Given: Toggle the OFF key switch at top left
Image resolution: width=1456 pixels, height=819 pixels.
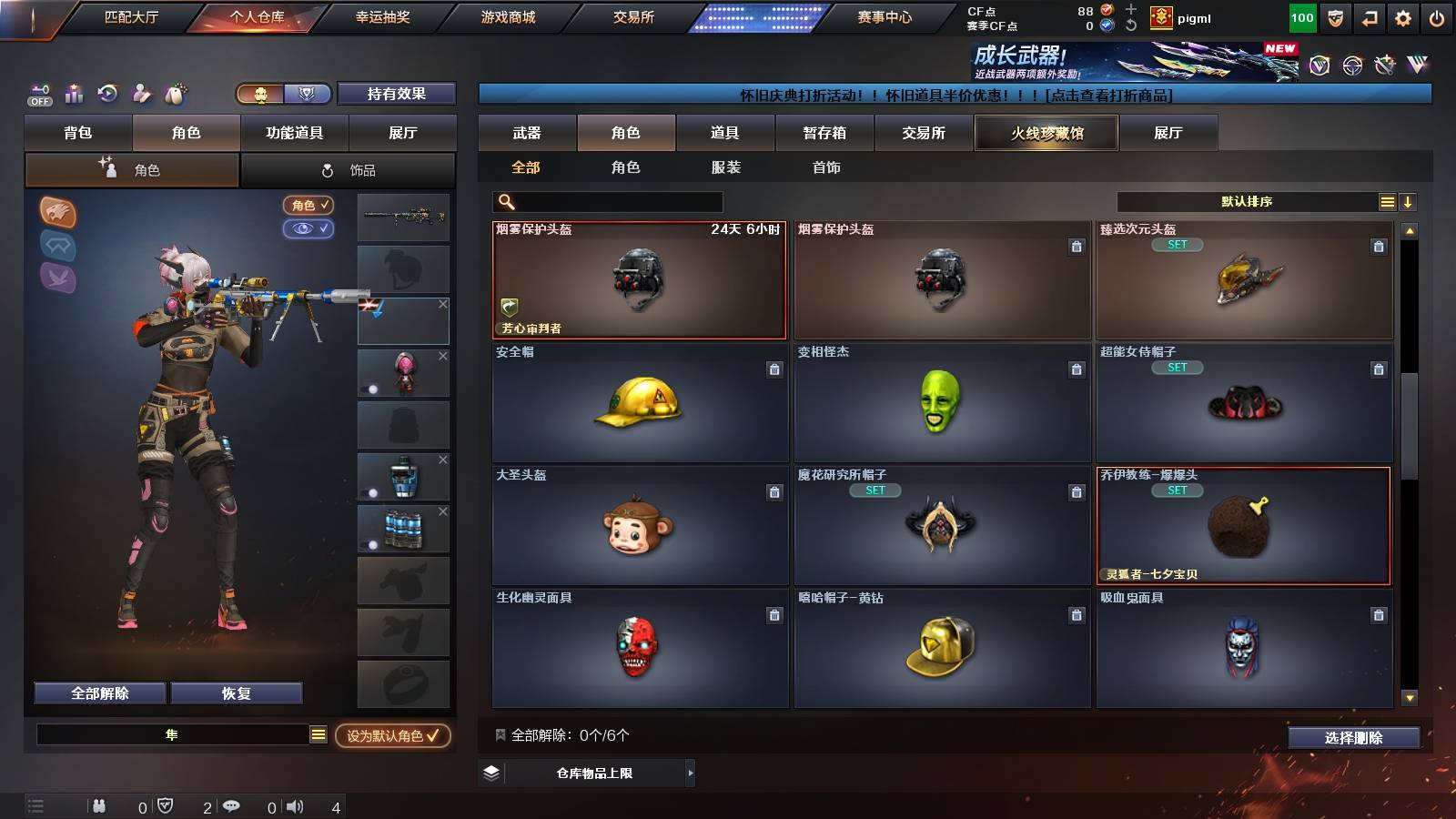Looking at the screenshot, I should (x=38, y=94).
